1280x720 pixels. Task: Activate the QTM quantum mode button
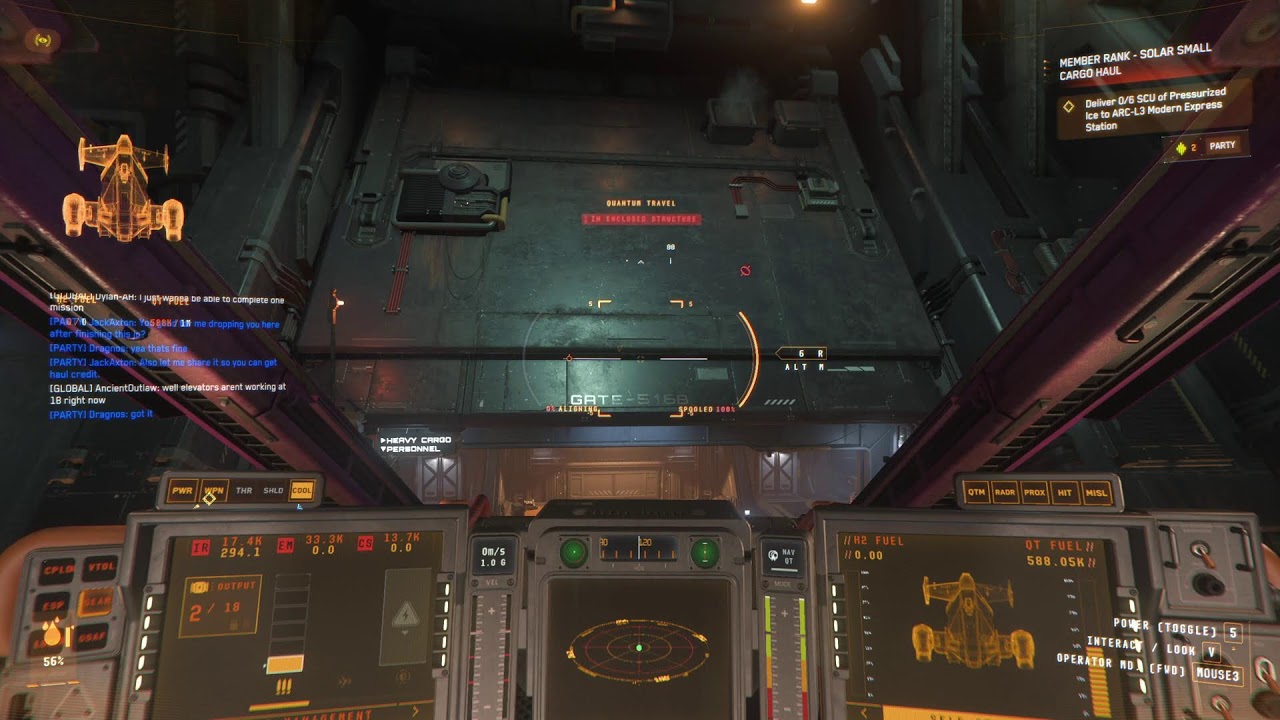click(x=977, y=492)
